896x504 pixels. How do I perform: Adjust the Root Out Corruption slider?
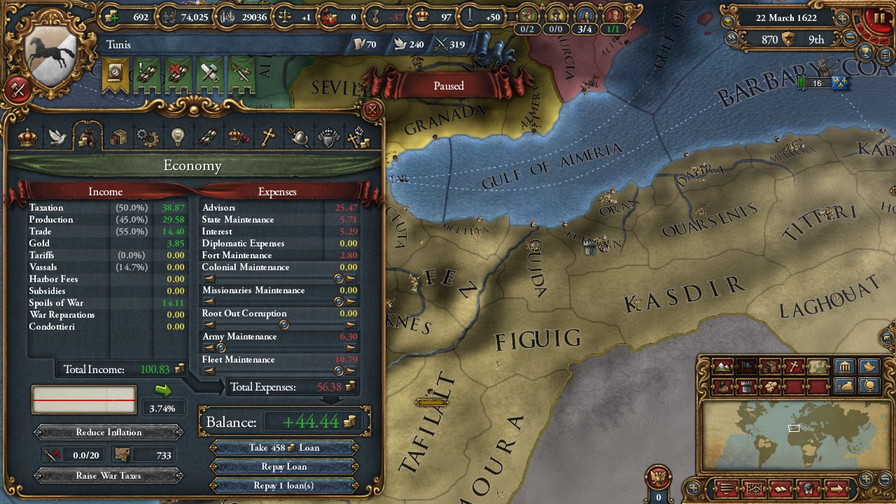tap(283, 325)
